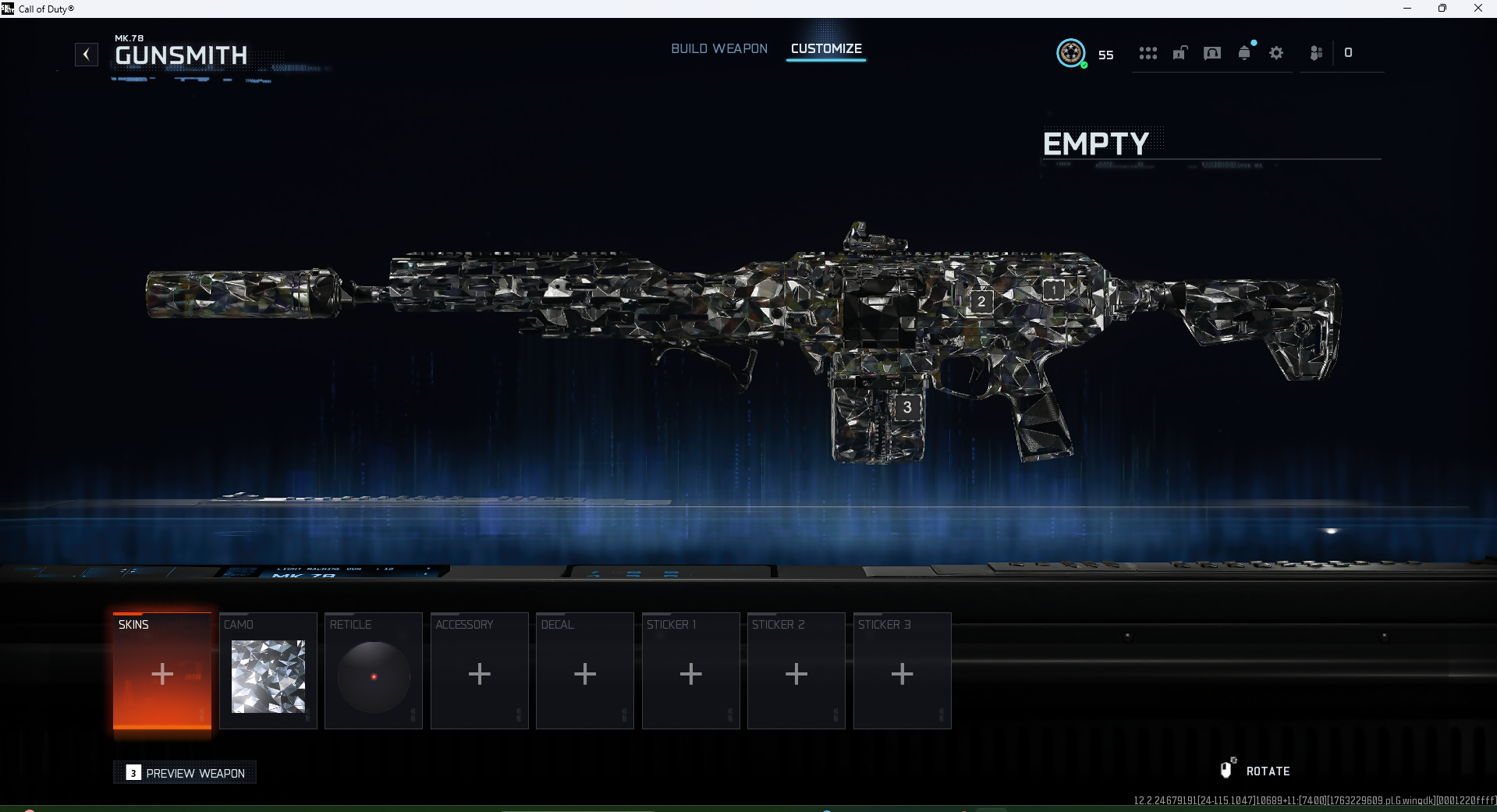Open the friends social icon
This screenshot has height=812, width=1497.
1316,53
